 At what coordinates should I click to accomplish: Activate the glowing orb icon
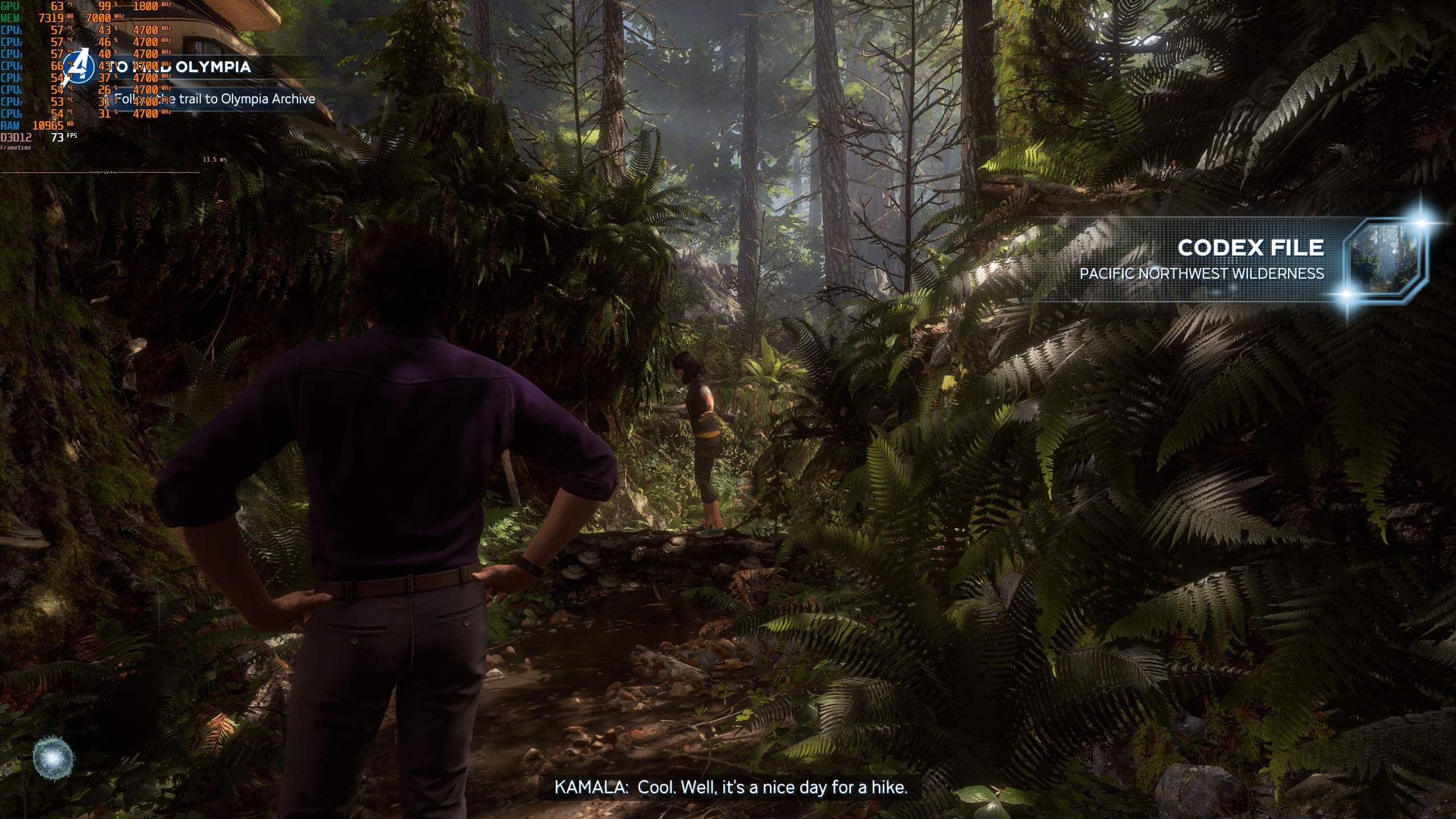point(53,758)
